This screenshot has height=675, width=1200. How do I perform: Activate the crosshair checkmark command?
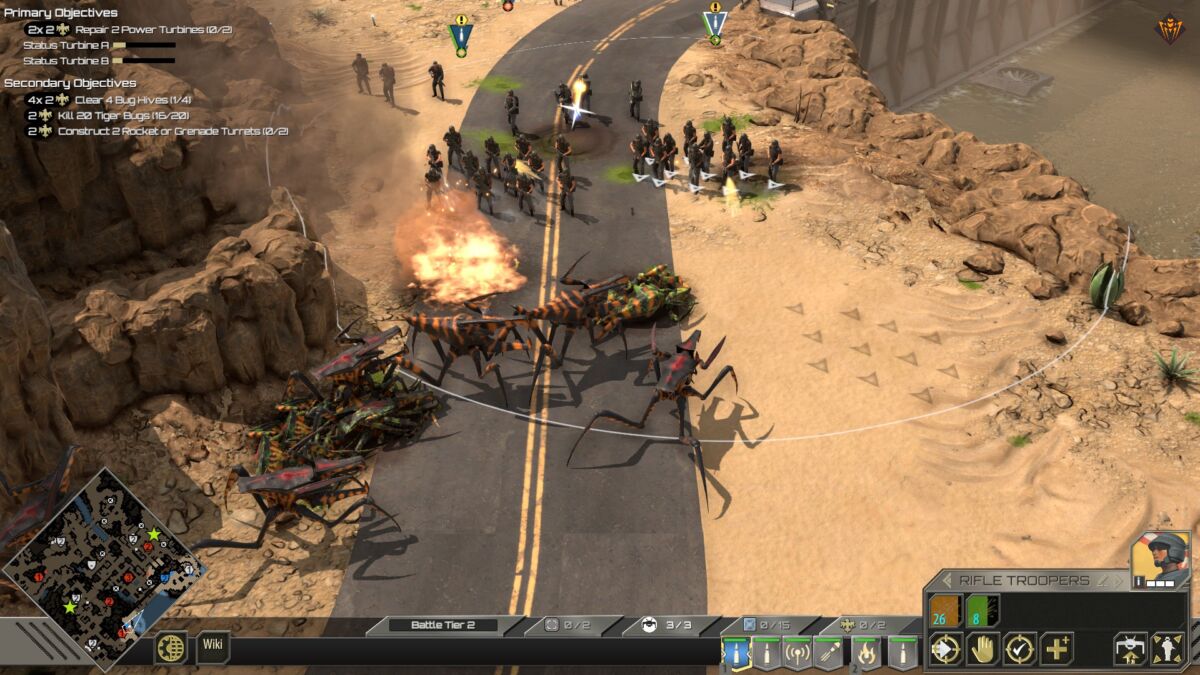pyautogui.click(x=1019, y=649)
